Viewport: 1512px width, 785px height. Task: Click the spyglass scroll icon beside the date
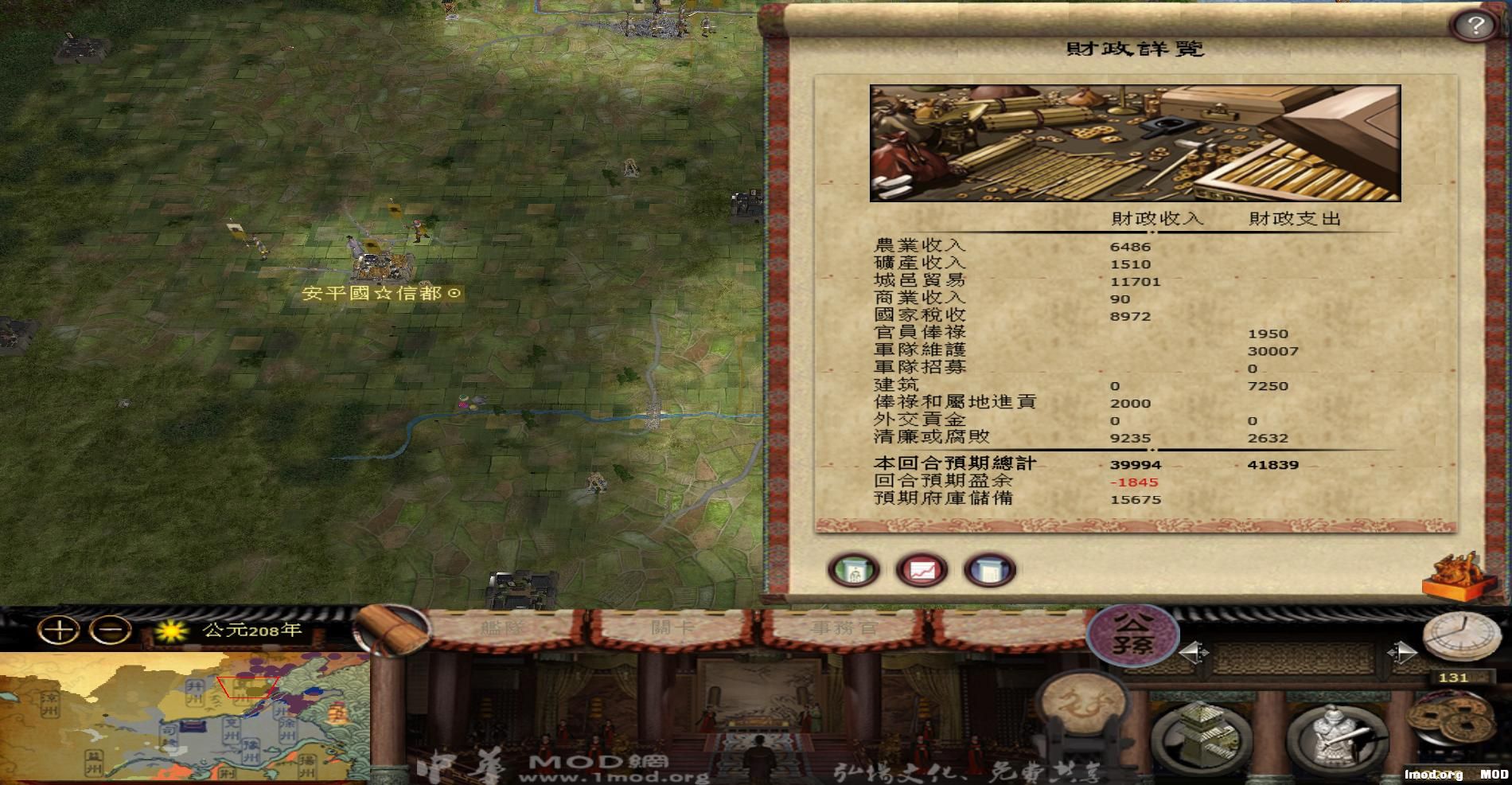(390, 629)
